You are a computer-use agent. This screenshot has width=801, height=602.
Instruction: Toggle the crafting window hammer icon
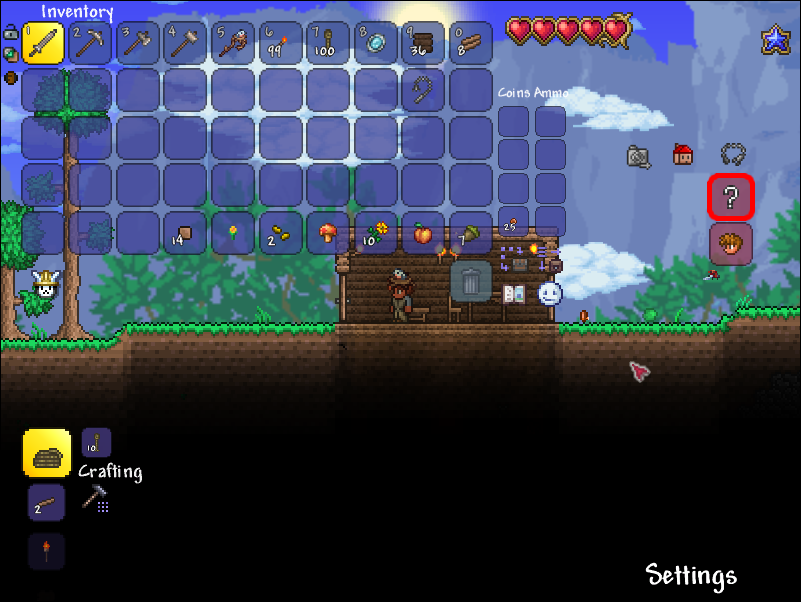coord(96,498)
